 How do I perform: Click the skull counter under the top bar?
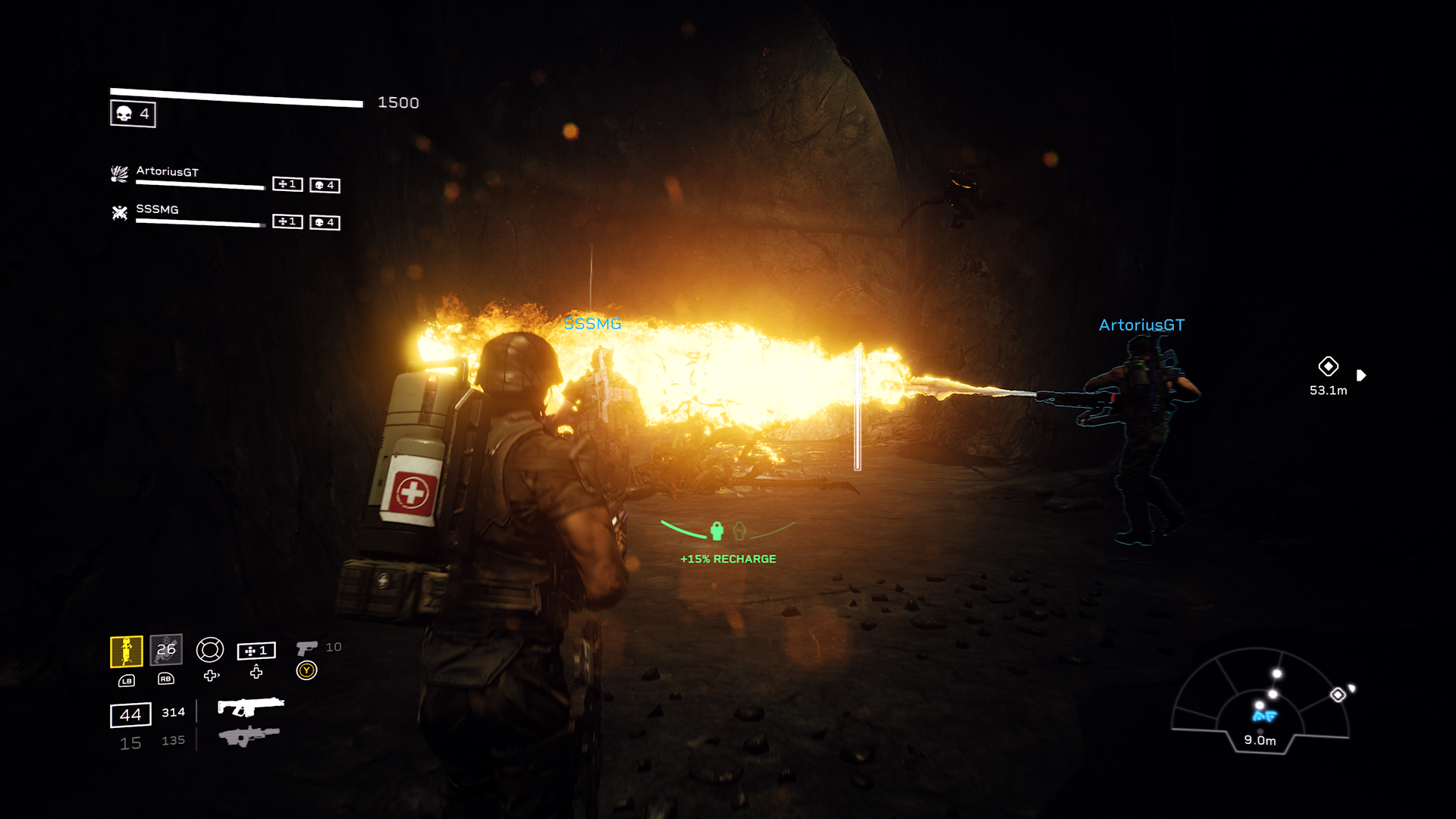tap(133, 114)
